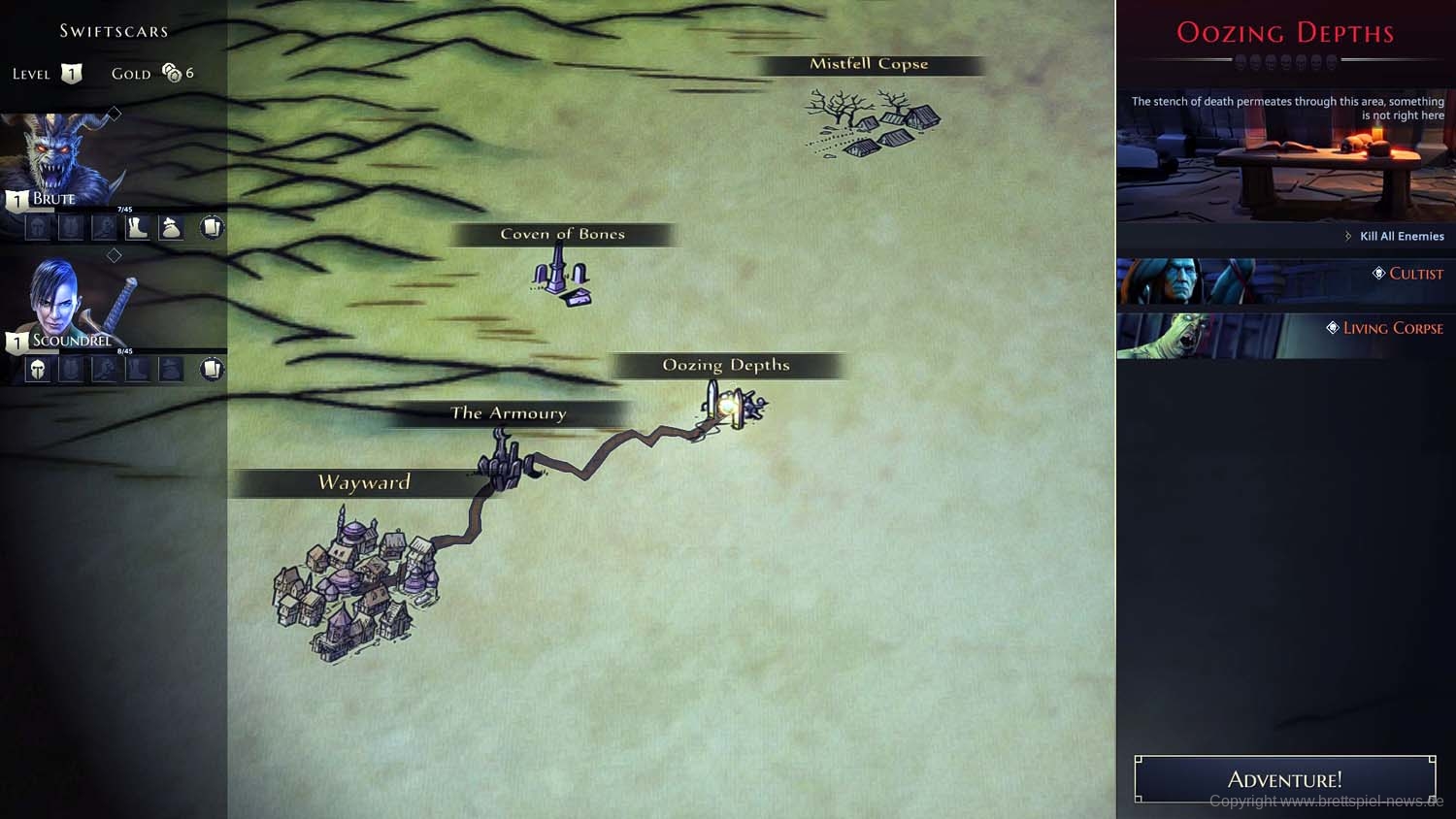Select the Coven of Bones location

point(562,278)
